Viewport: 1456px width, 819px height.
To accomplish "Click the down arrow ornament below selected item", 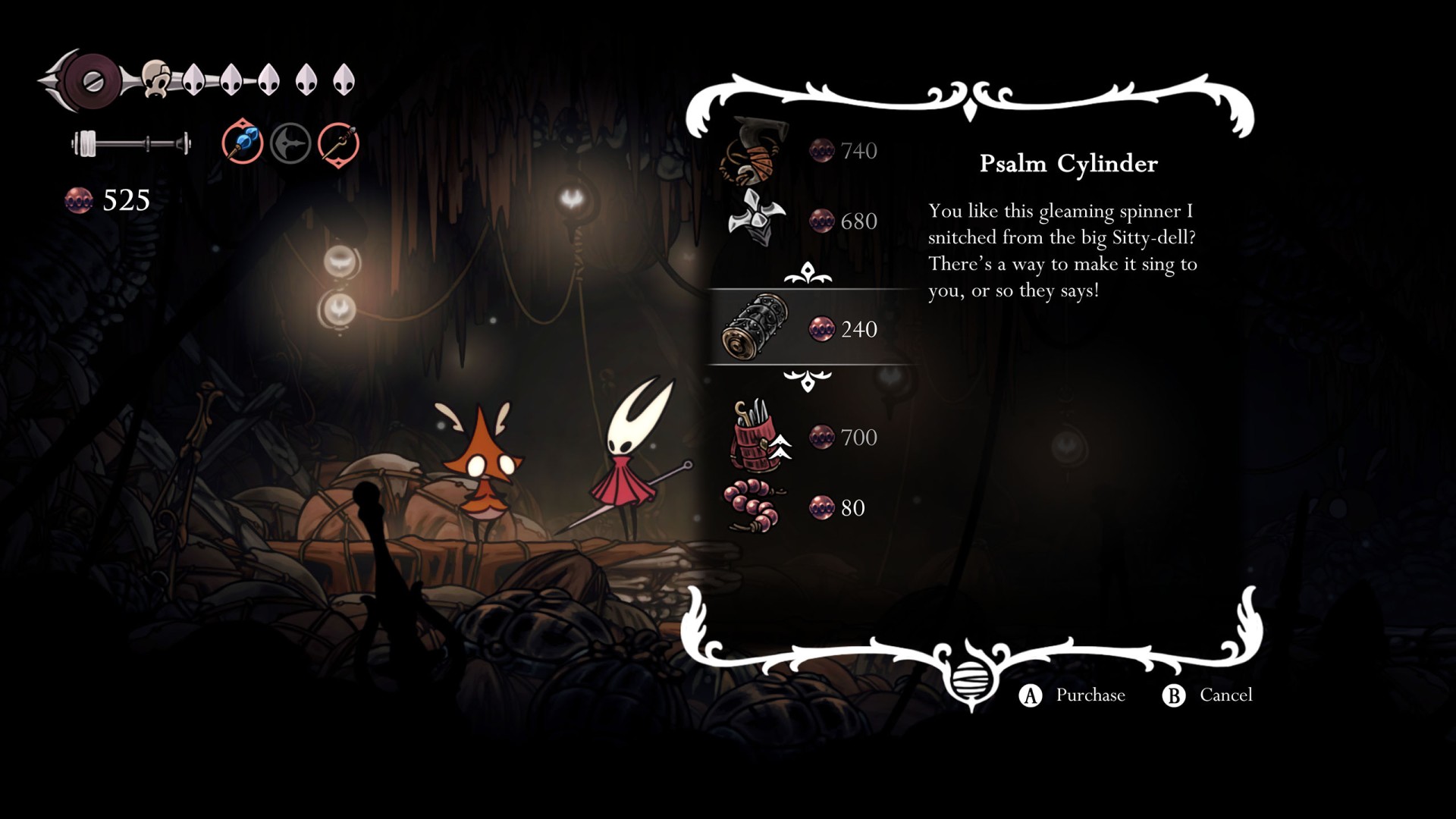I will 808,380.
